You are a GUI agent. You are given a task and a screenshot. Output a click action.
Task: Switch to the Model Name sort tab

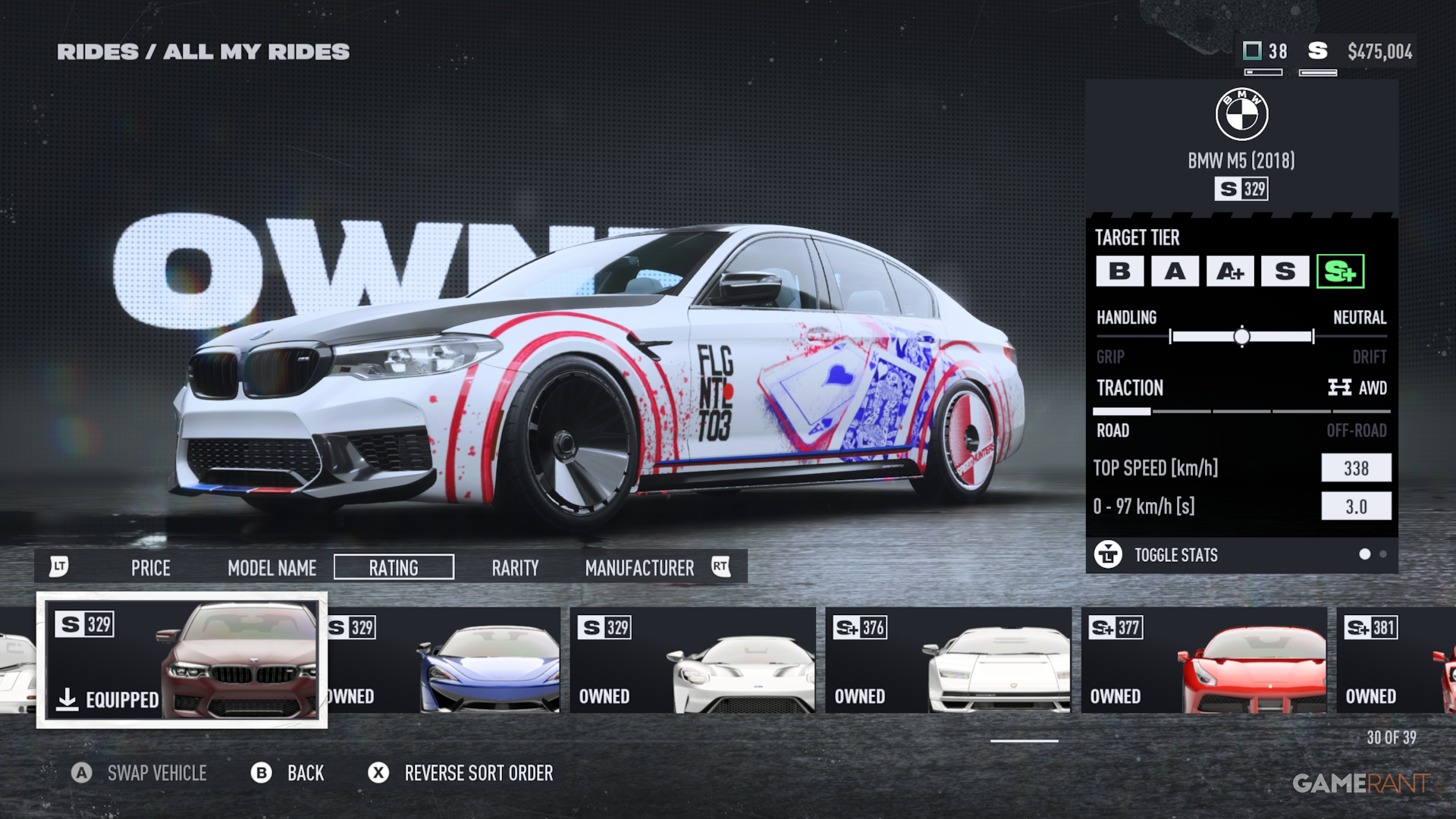point(271,567)
